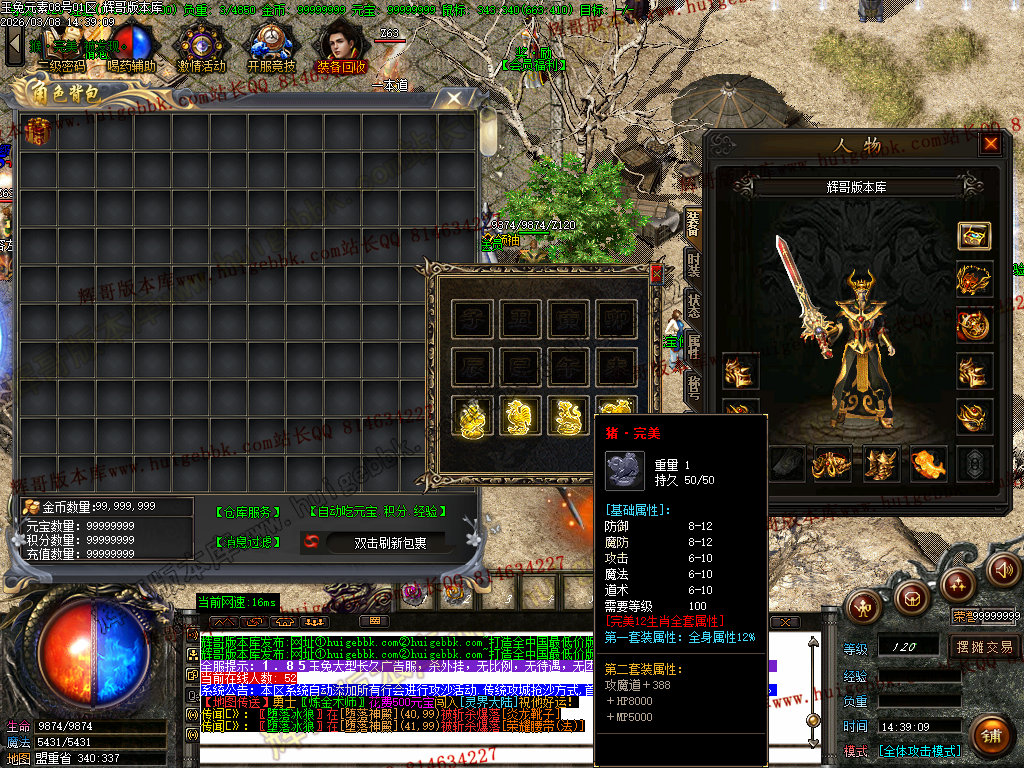Toggle the sound speaker button

tap(1003, 570)
